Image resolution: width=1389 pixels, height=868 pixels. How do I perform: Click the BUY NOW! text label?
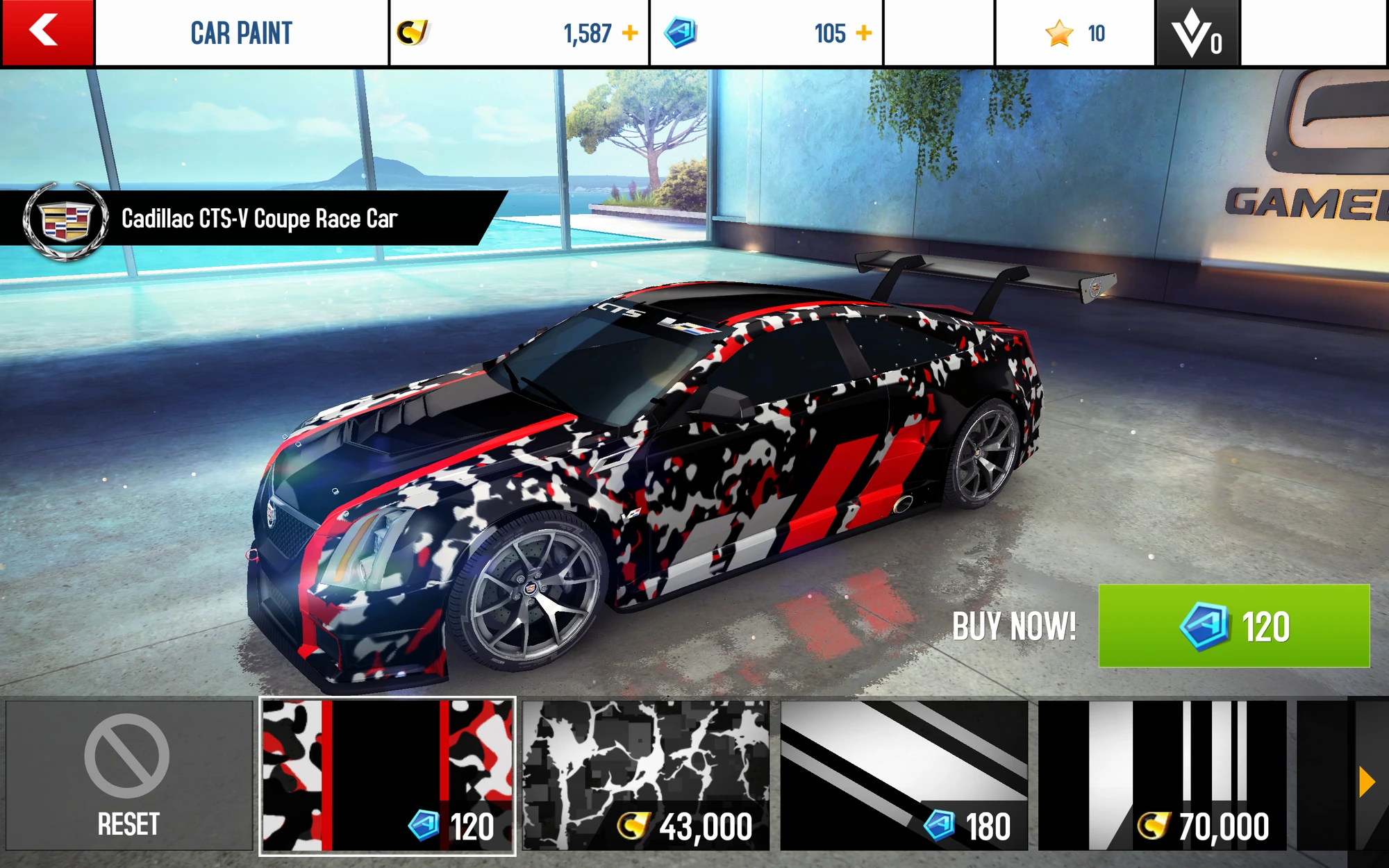coord(1014,625)
